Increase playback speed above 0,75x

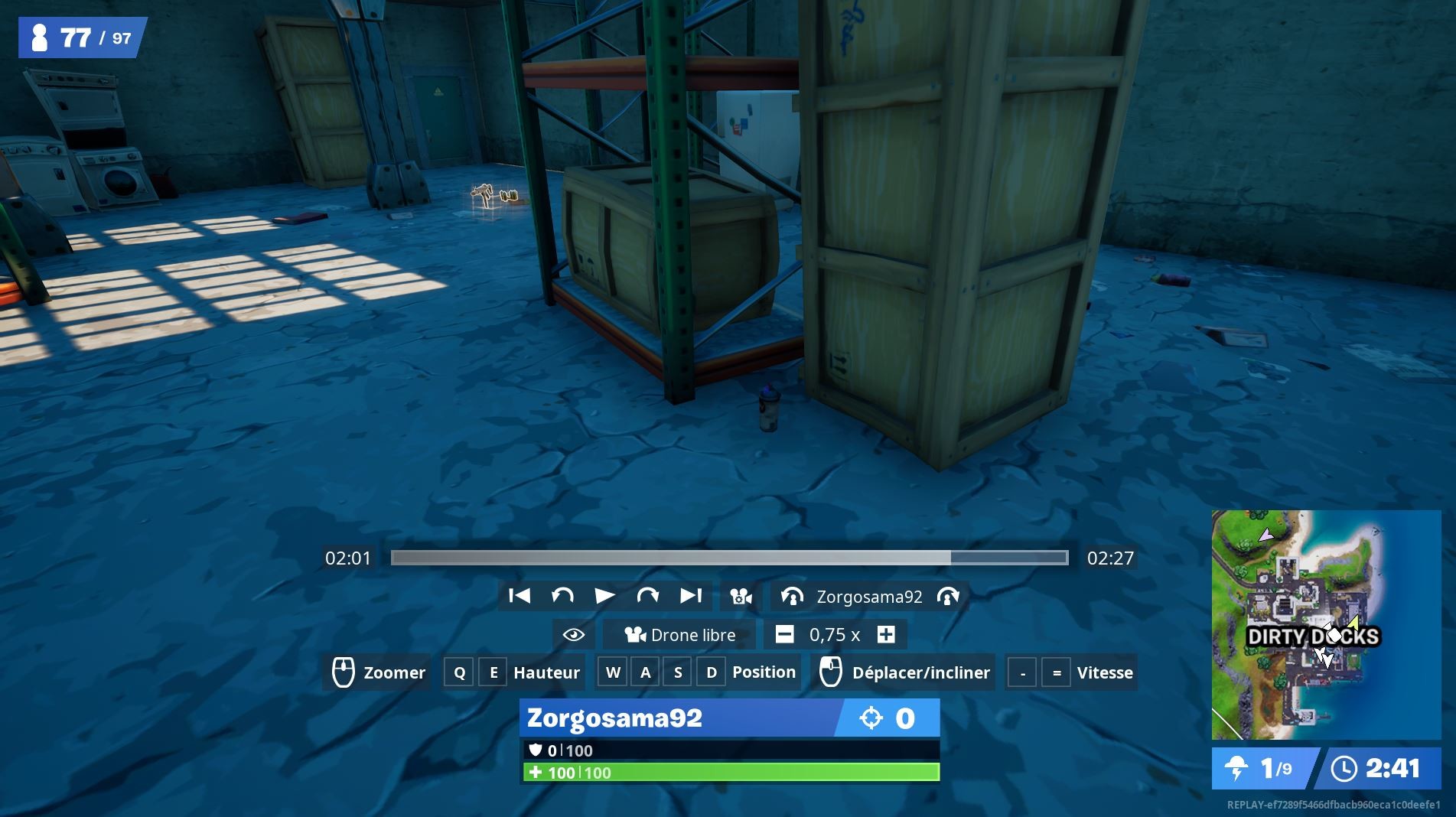885,635
